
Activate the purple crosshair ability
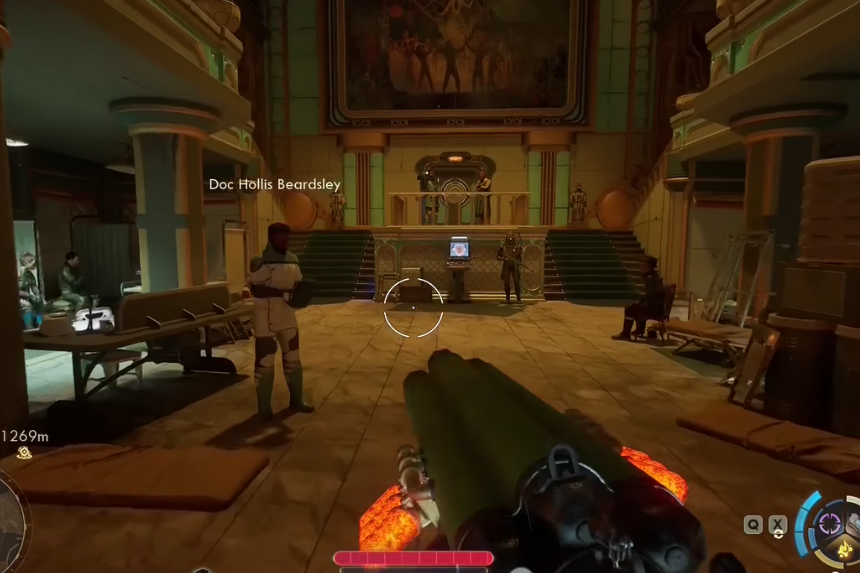click(829, 522)
